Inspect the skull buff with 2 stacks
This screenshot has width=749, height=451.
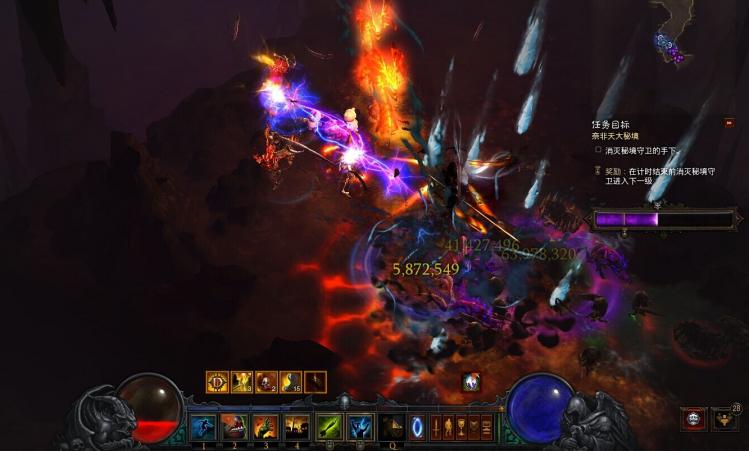(266, 382)
